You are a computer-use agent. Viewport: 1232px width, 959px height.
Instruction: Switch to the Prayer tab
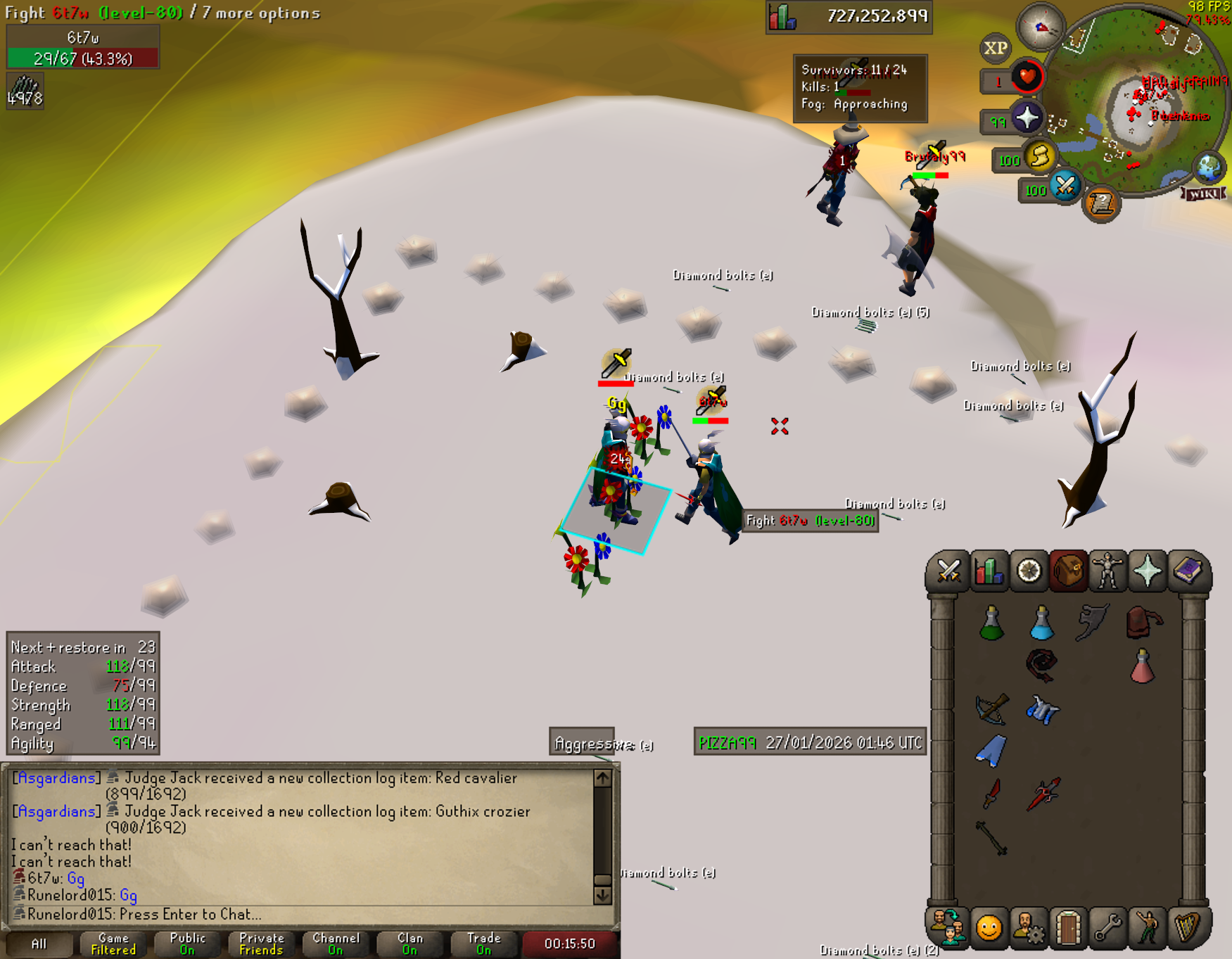pyautogui.click(x=1148, y=571)
